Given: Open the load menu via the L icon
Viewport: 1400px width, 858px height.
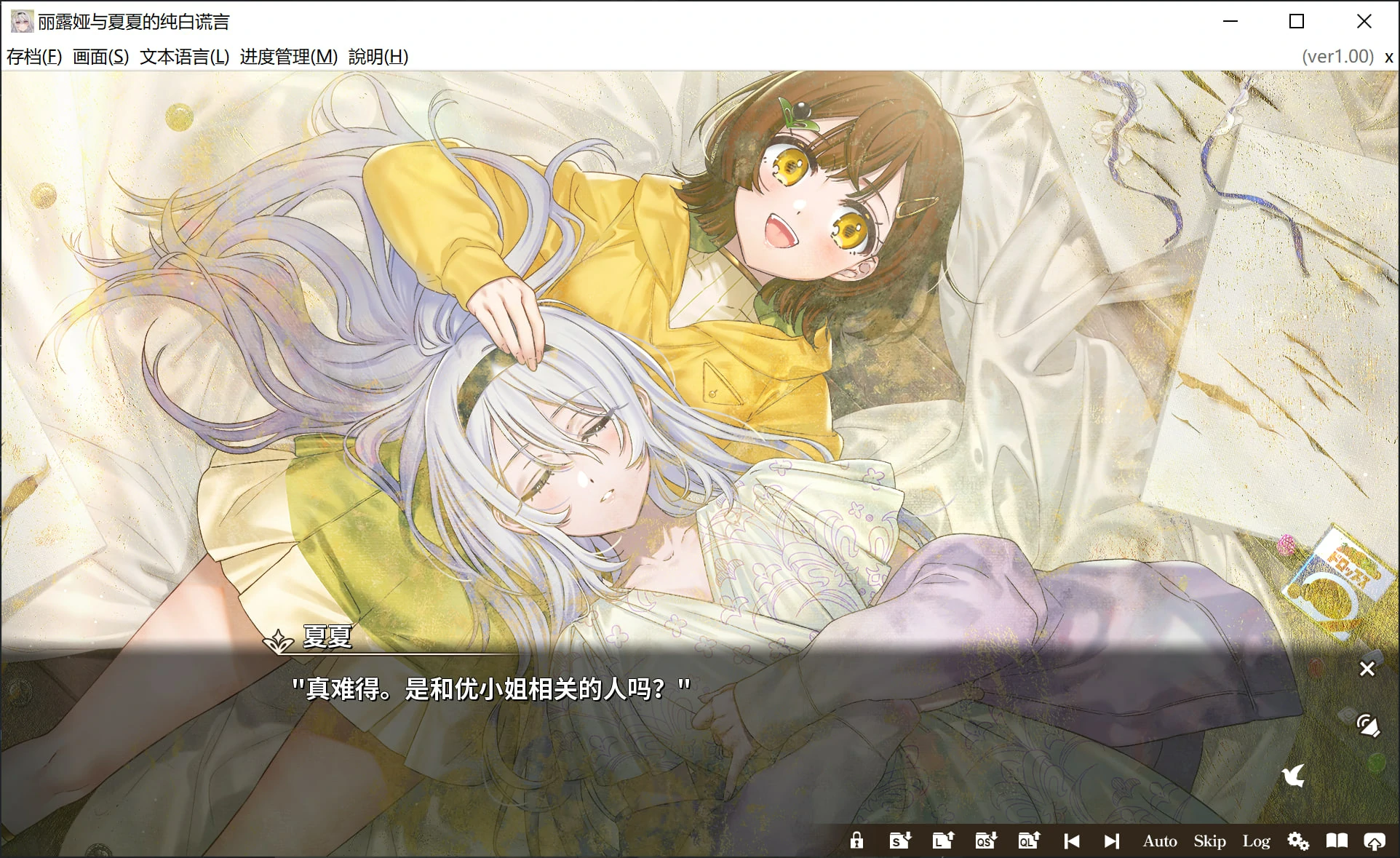Looking at the screenshot, I should click(942, 841).
